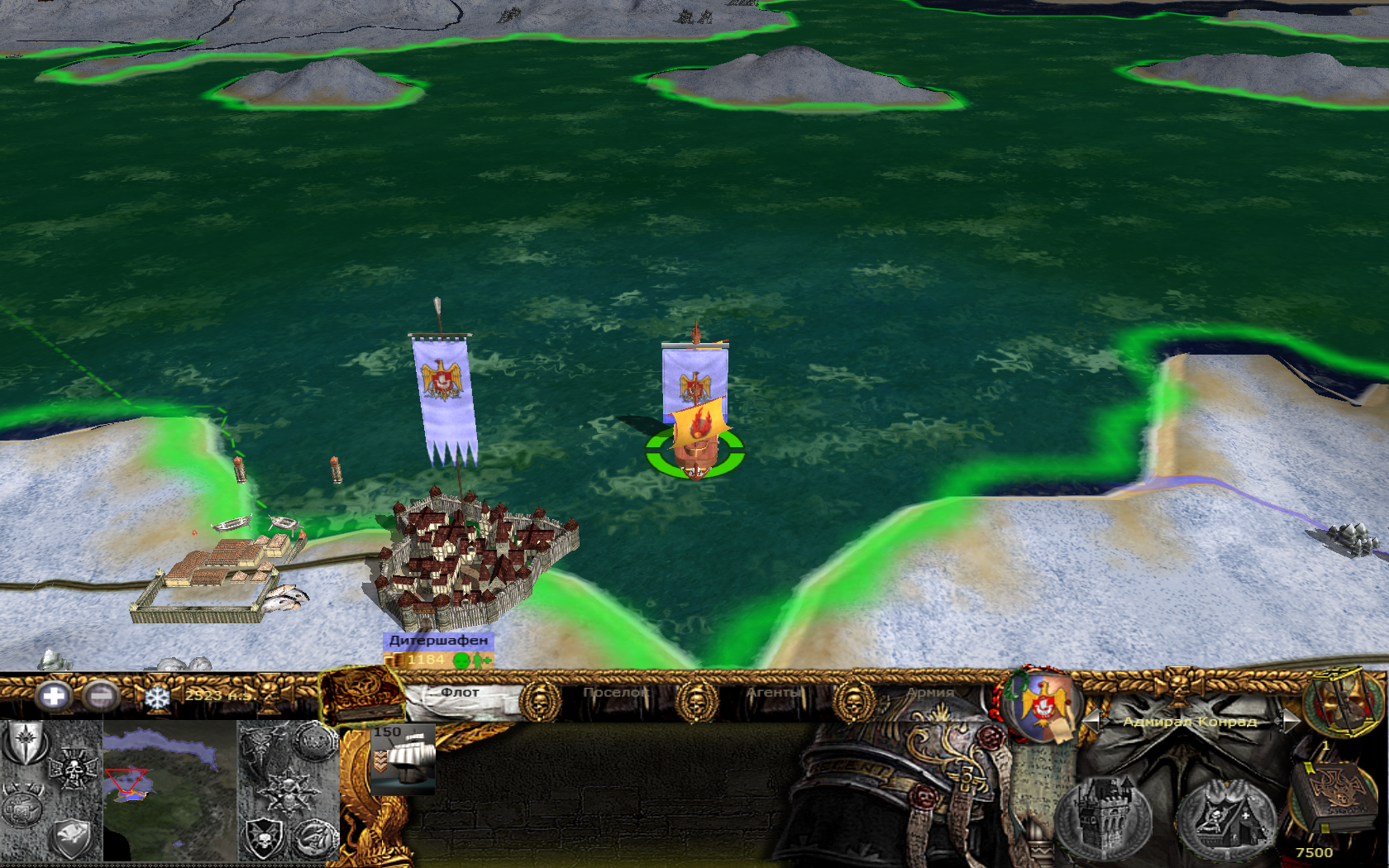This screenshot has height=868, width=1389.
Task: Zoom out the minimap with the minus button
Action: click(x=101, y=697)
